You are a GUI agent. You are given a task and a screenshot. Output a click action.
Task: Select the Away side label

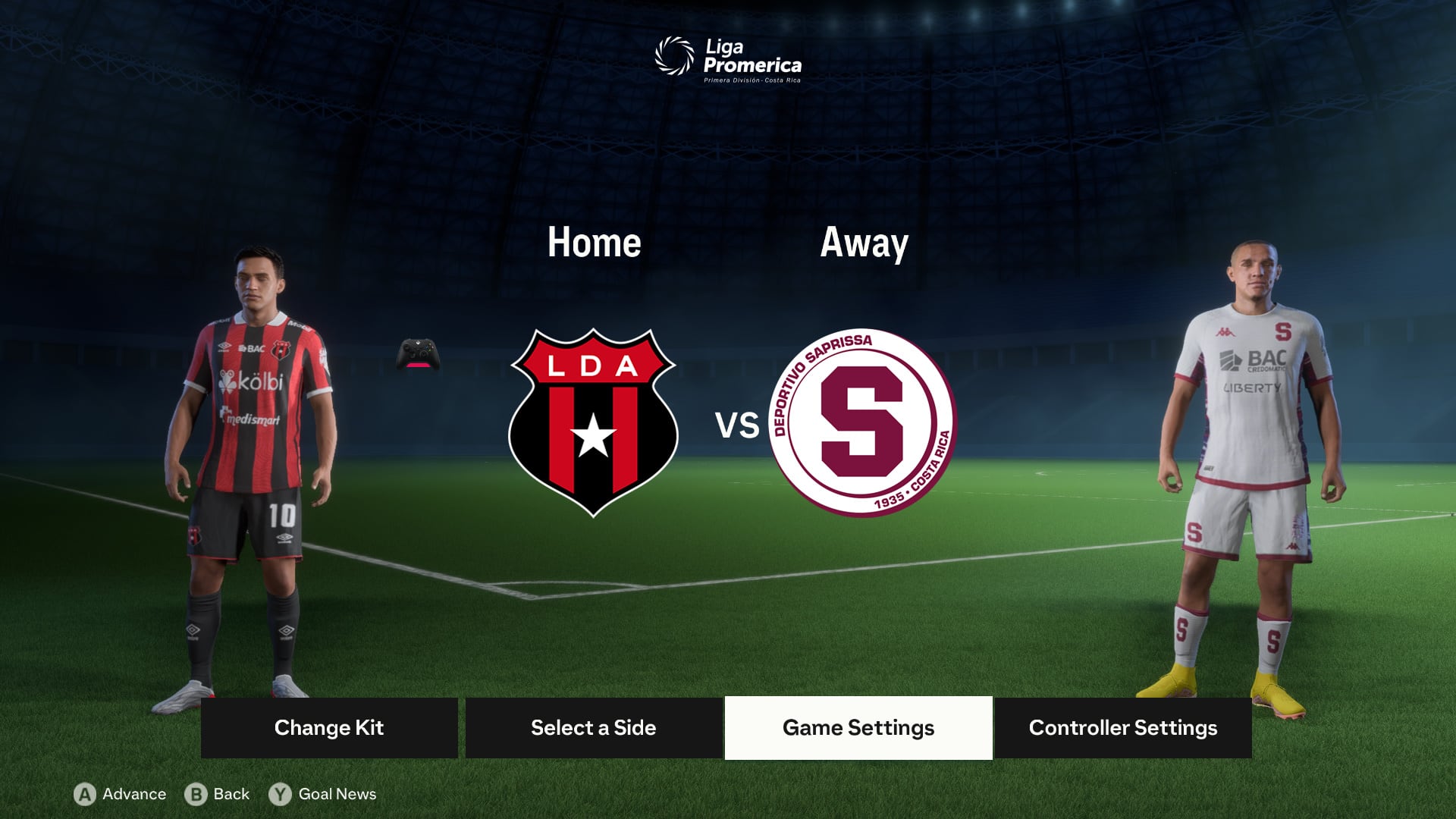click(864, 243)
